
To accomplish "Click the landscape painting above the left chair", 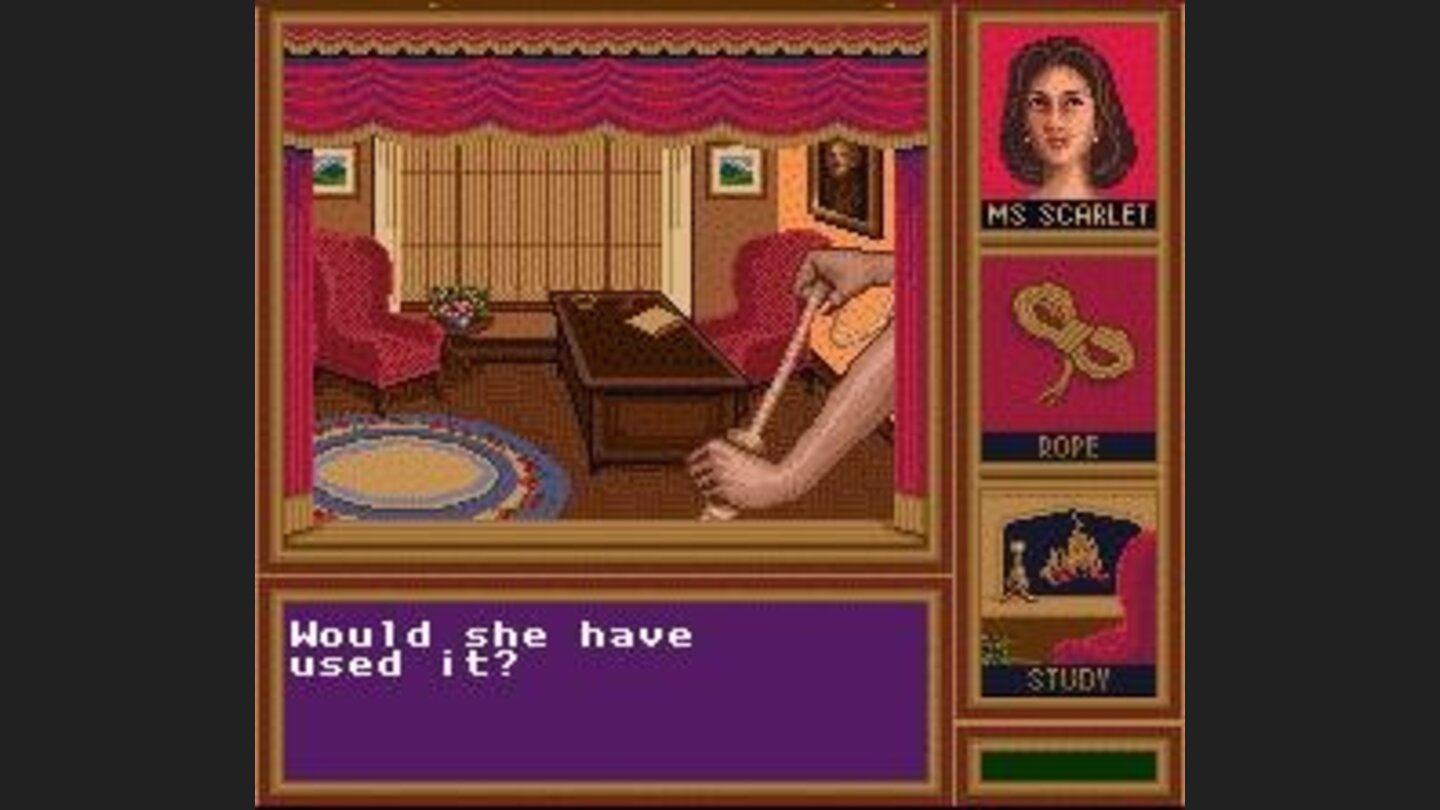I will point(334,170).
